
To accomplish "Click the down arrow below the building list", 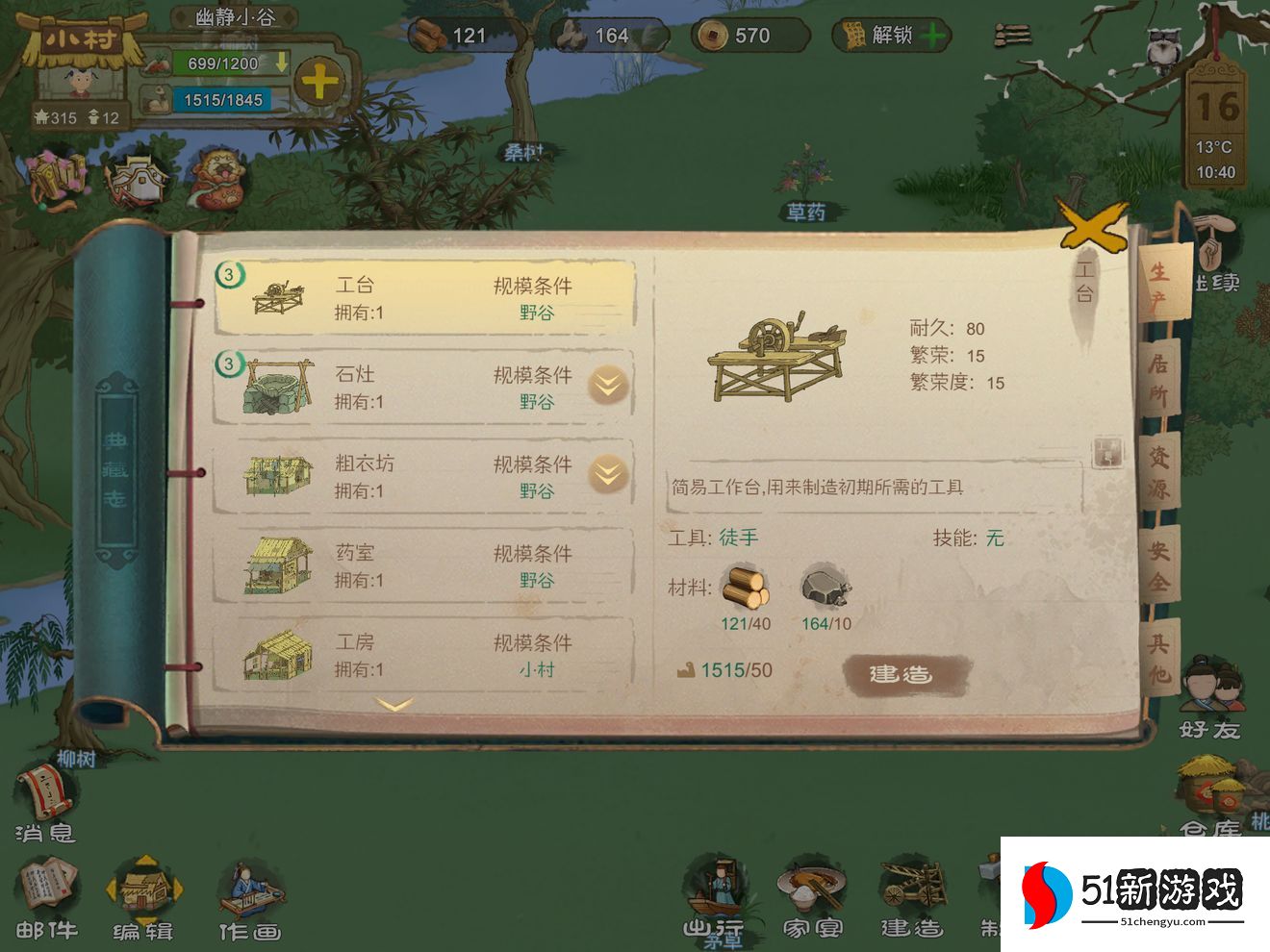I will point(394,705).
